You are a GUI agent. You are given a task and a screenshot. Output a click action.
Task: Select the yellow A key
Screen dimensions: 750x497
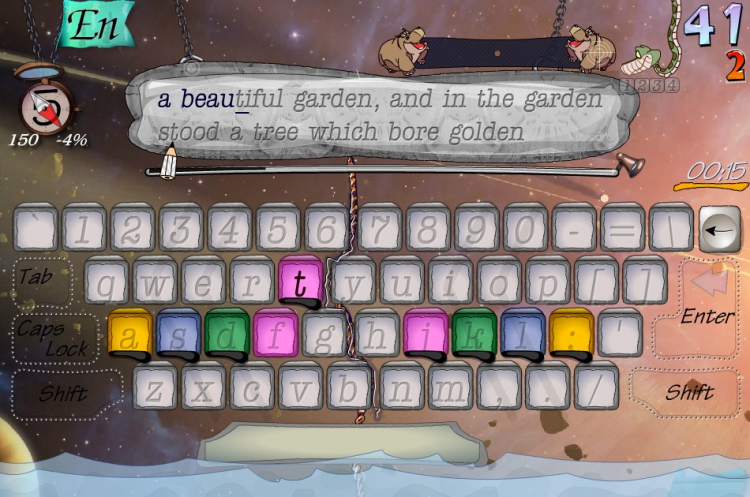pyautogui.click(x=129, y=334)
